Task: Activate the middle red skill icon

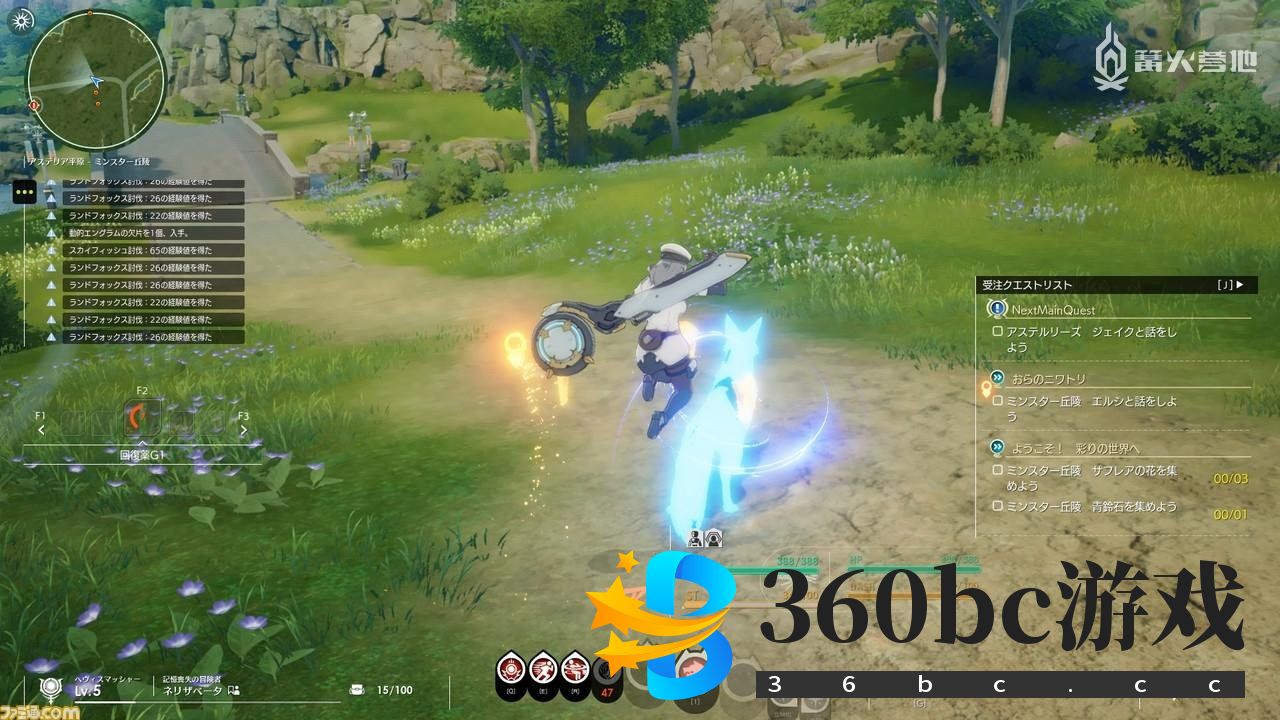Action: [x=543, y=668]
